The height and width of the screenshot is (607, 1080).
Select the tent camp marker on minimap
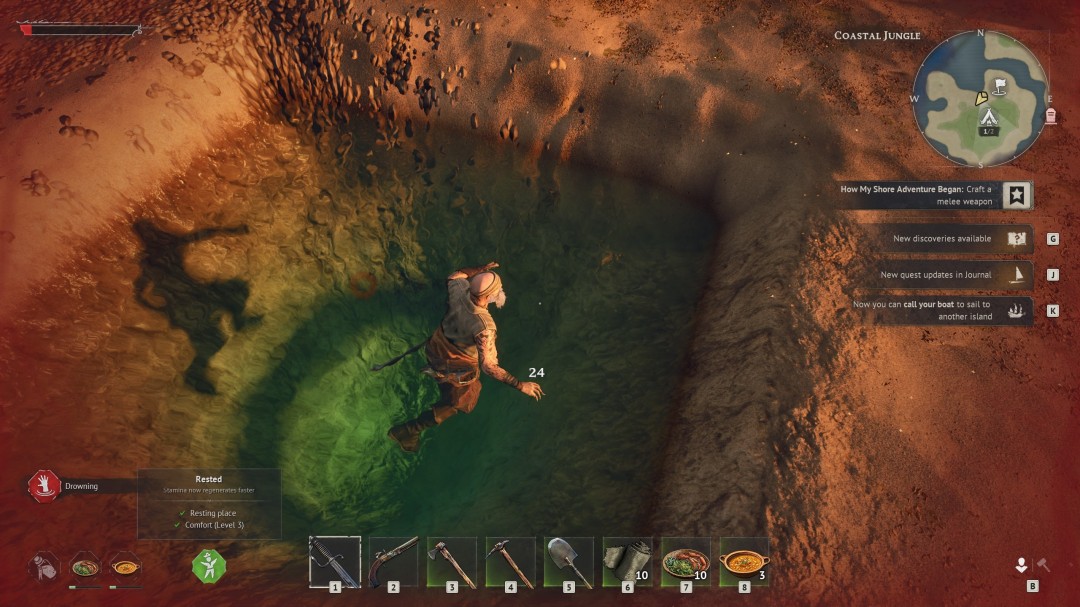988,118
